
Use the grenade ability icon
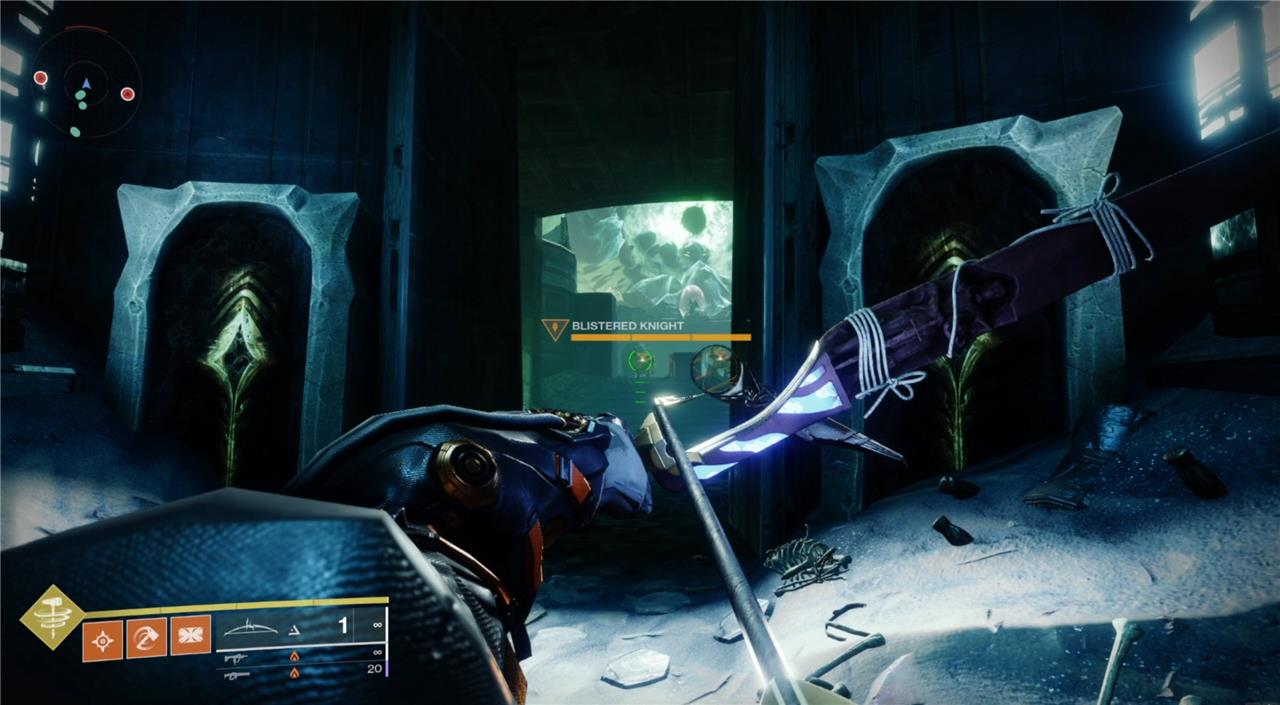pos(102,638)
